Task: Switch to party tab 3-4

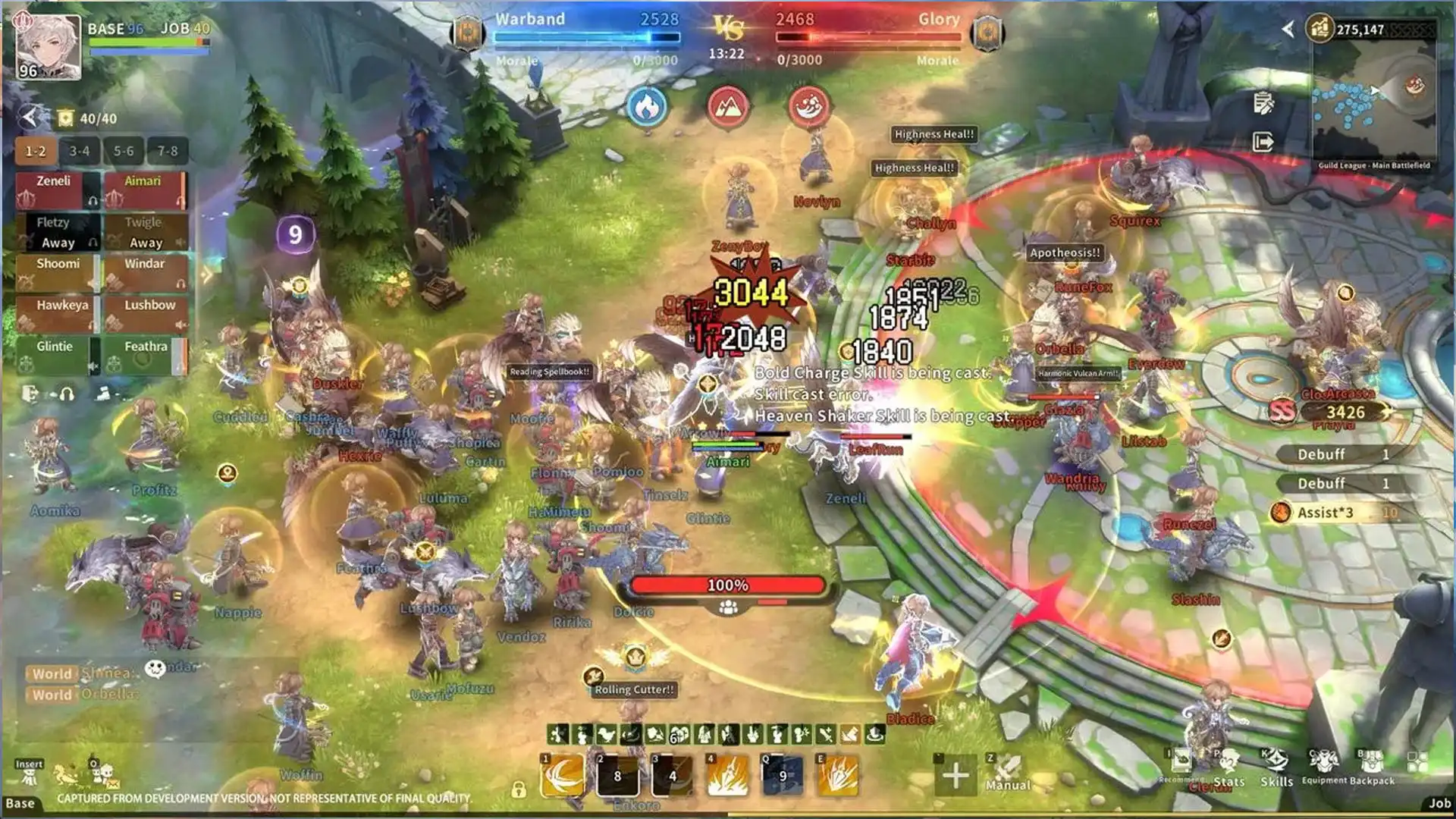Action: [x=80, y=151]
